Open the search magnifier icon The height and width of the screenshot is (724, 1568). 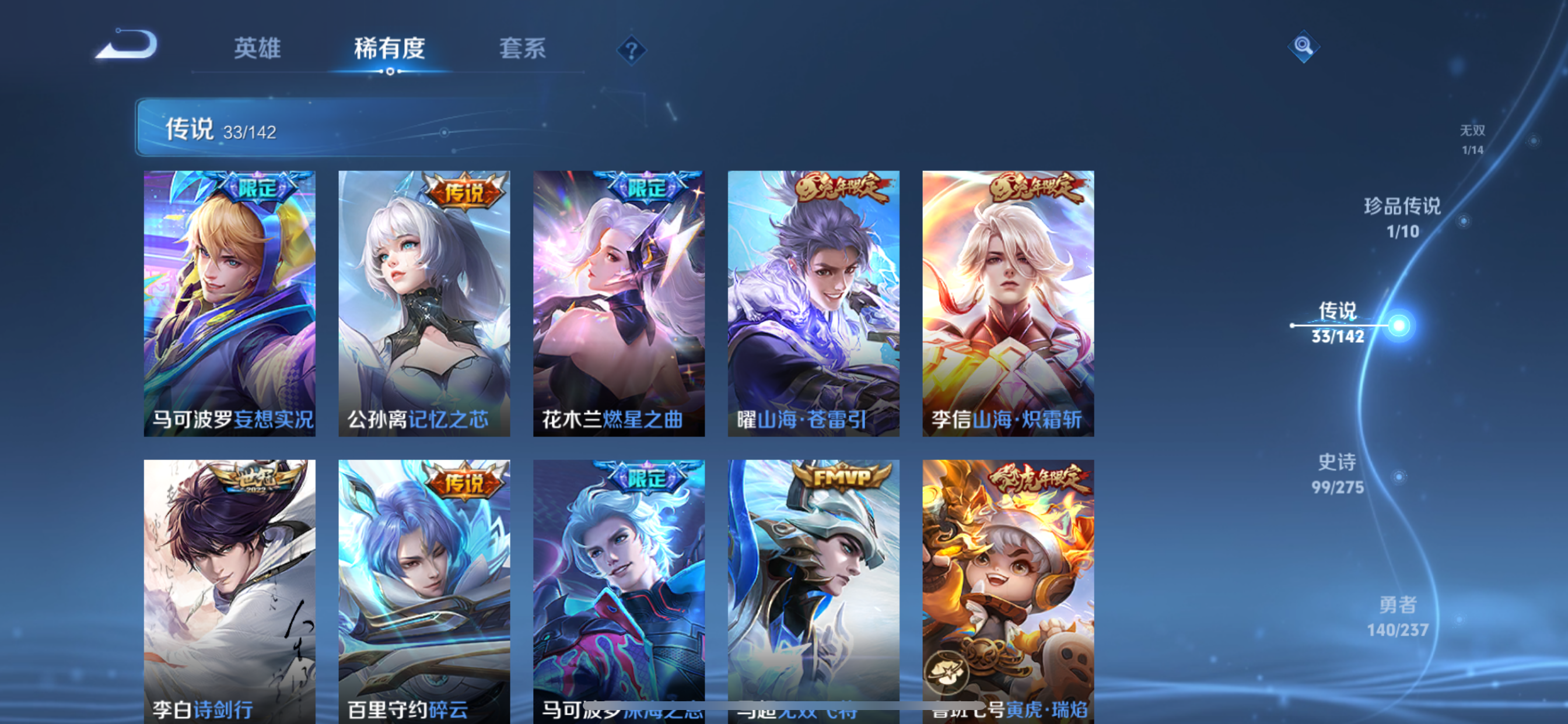(x=1303, y=45)
